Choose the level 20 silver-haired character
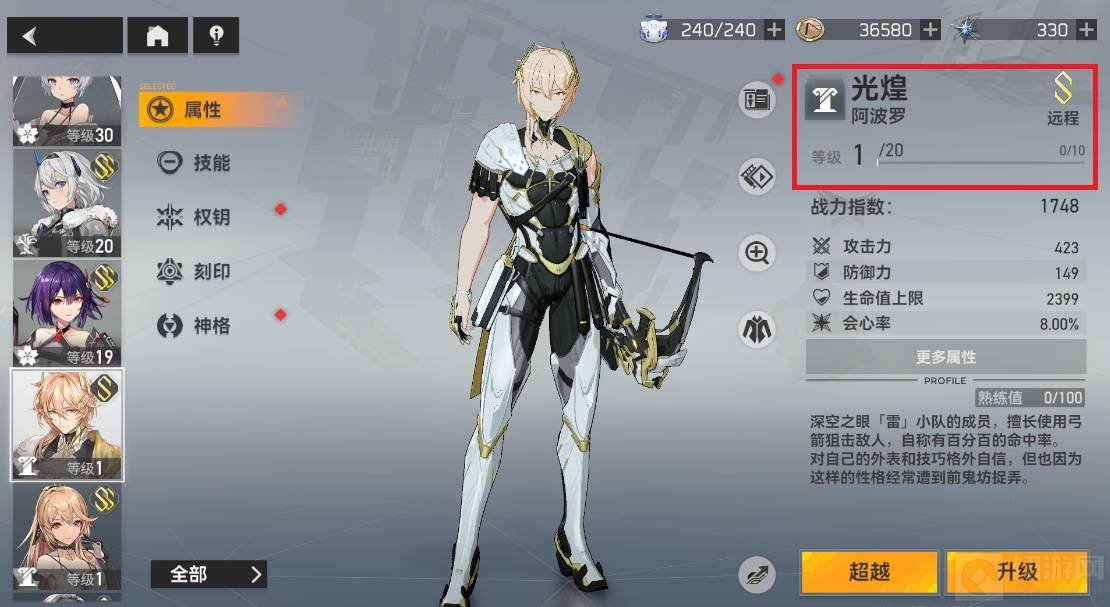 [x=66, y=203]
